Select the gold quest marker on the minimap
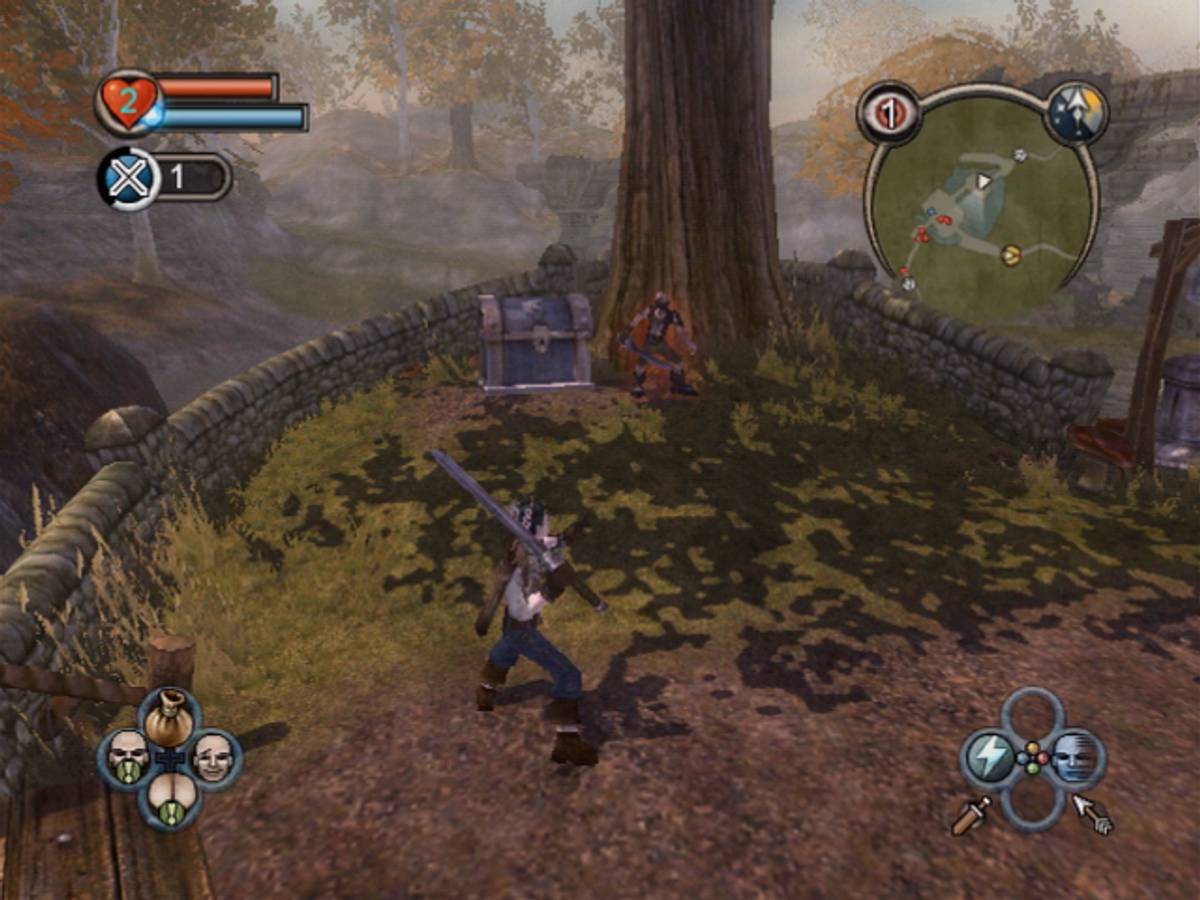This screenshot has height=900, width=1200. click(x=1011, y=255)
